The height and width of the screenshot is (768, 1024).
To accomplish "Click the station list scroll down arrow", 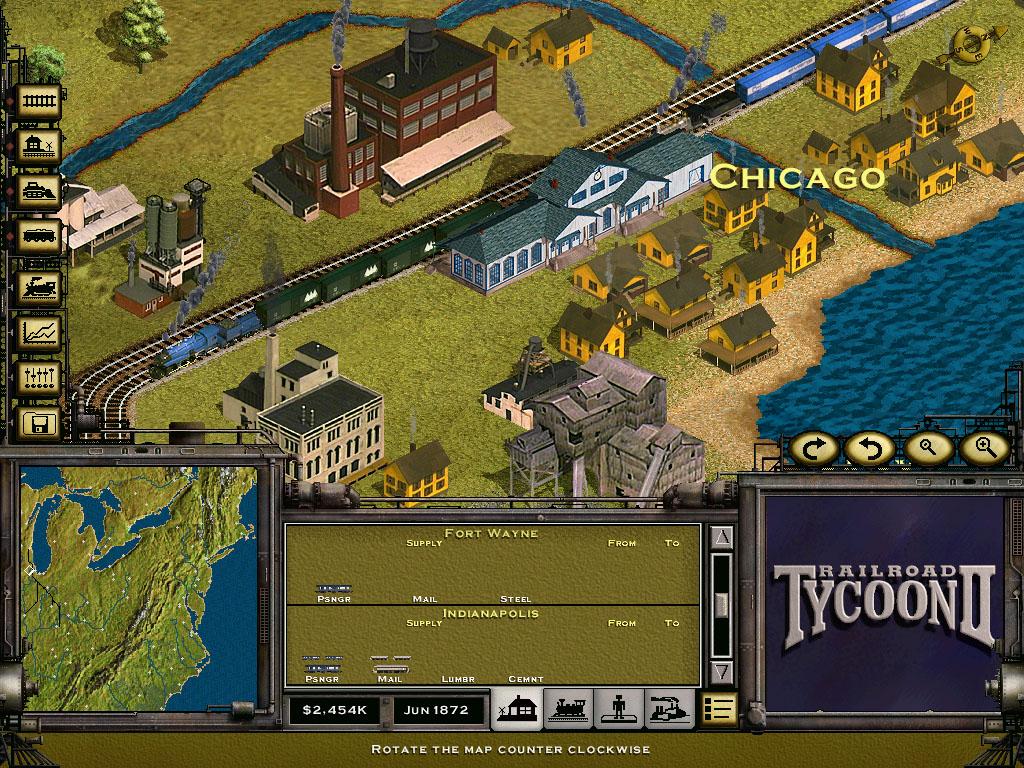I will [722, 671].
